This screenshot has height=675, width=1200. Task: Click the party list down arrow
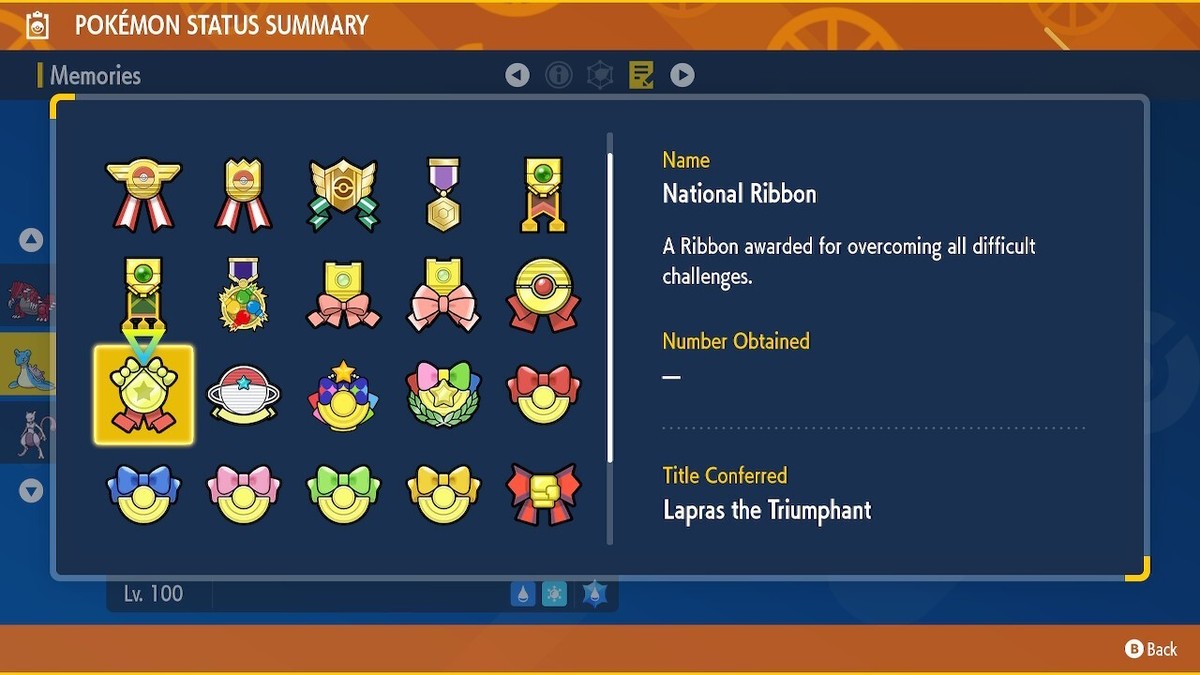31,491
